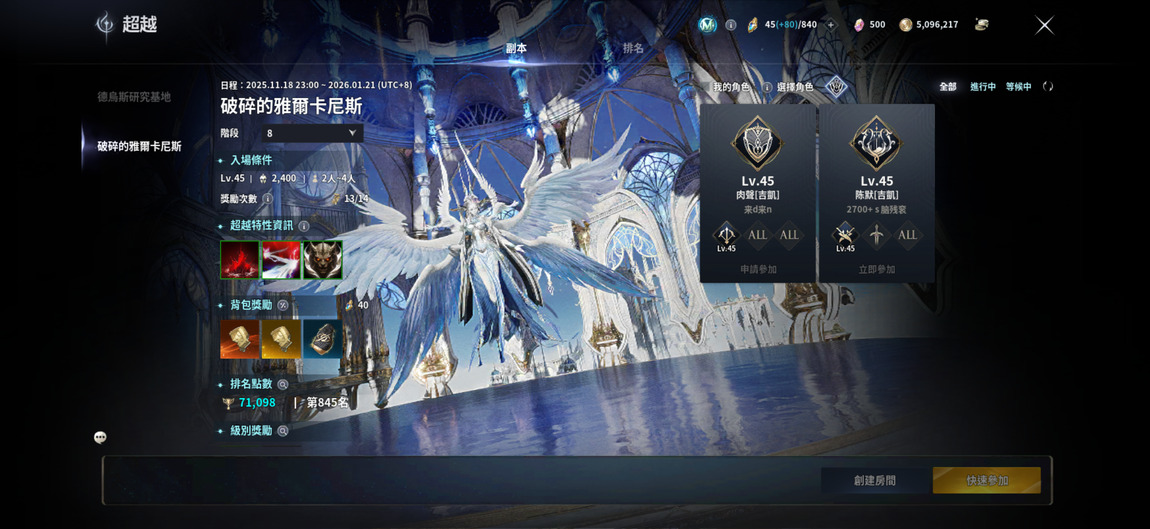Inspect the horned beast trait icon

pyautogui.click(x=322, y=260)
